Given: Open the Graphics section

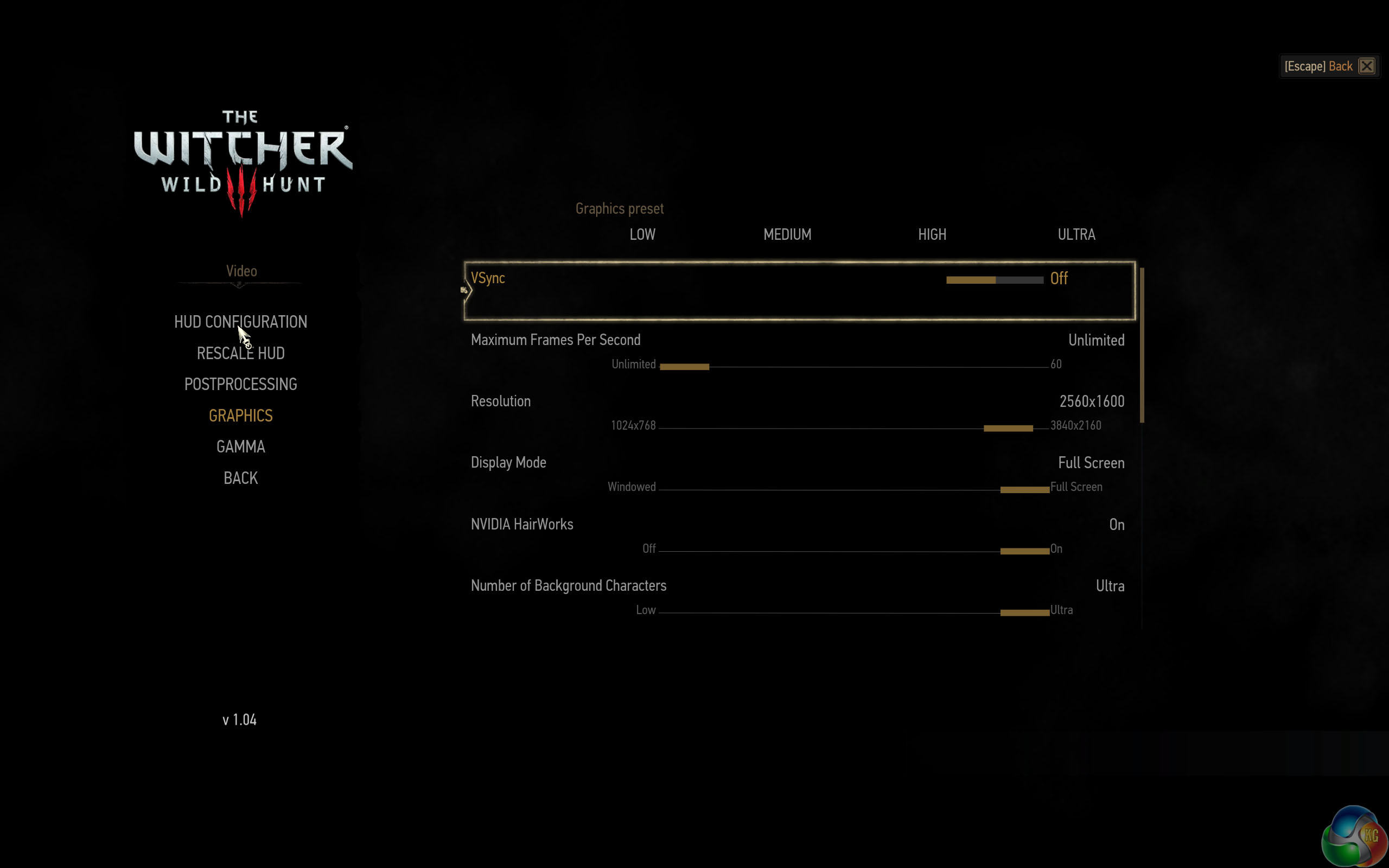Looking at the screenshot, I should coord(240,416).
